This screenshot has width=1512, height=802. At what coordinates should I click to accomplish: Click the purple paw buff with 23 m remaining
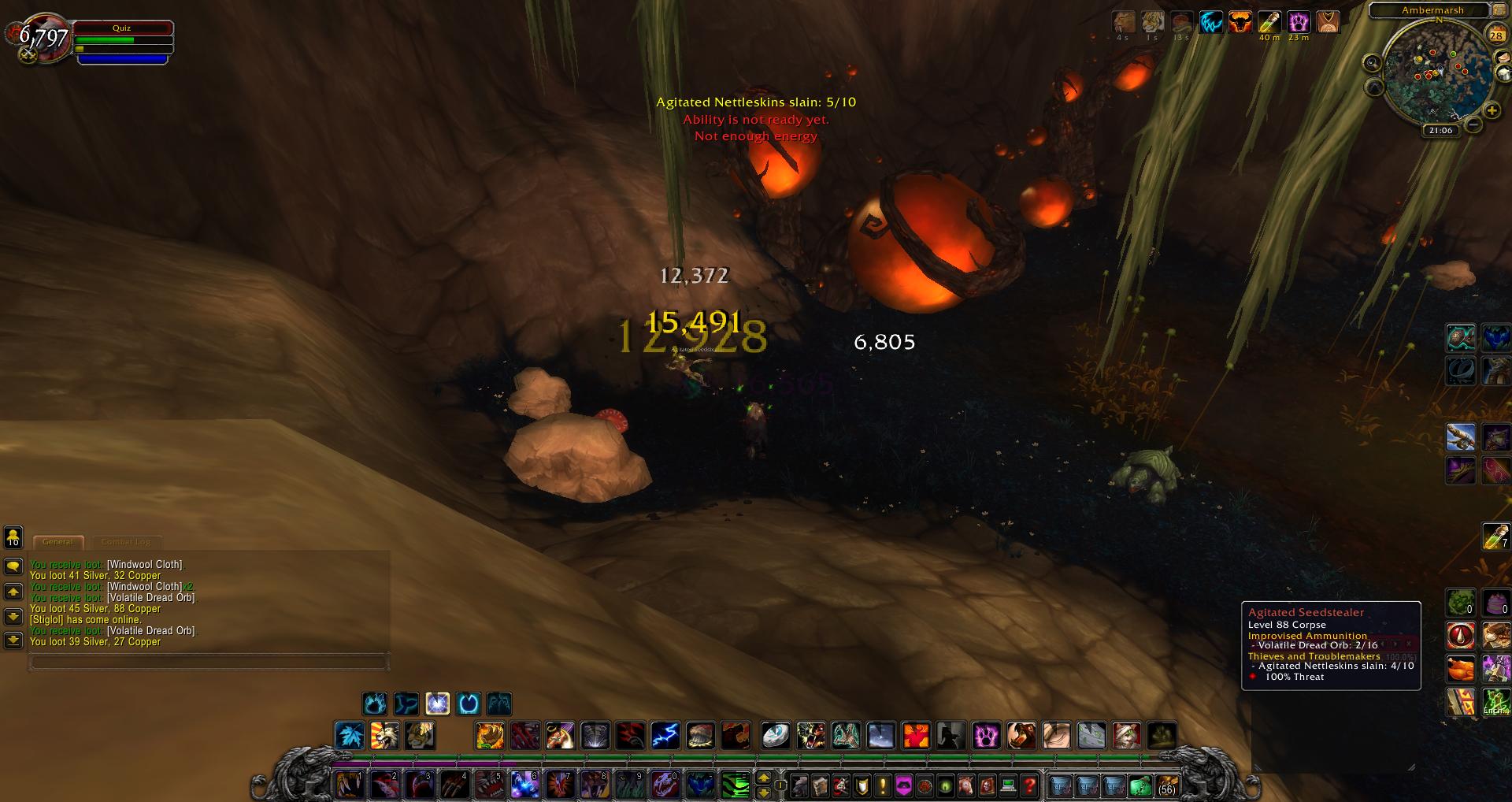click(1299, 22)
